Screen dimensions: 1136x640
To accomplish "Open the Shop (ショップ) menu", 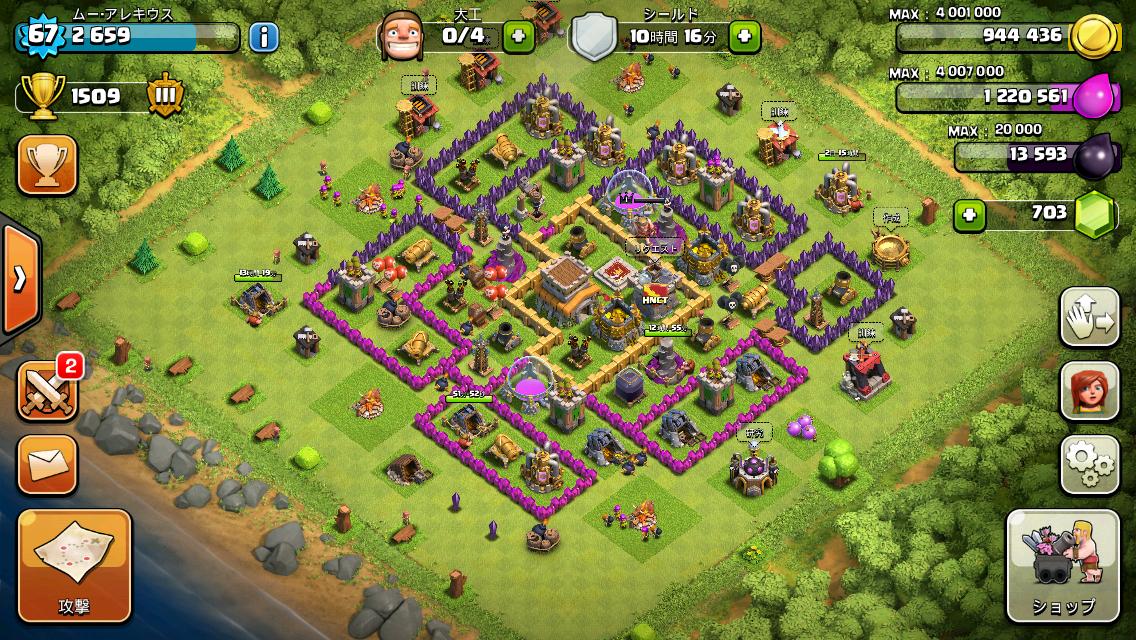I will [1062, 565].
